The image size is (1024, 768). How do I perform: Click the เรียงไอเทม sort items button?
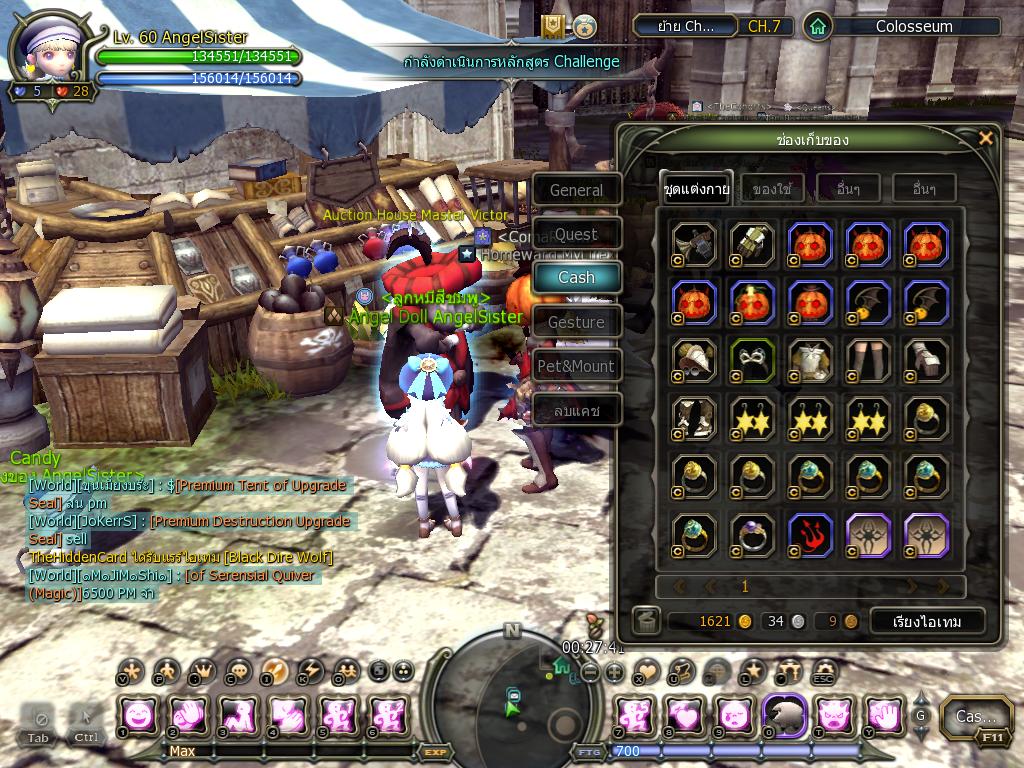coord(926,621)
